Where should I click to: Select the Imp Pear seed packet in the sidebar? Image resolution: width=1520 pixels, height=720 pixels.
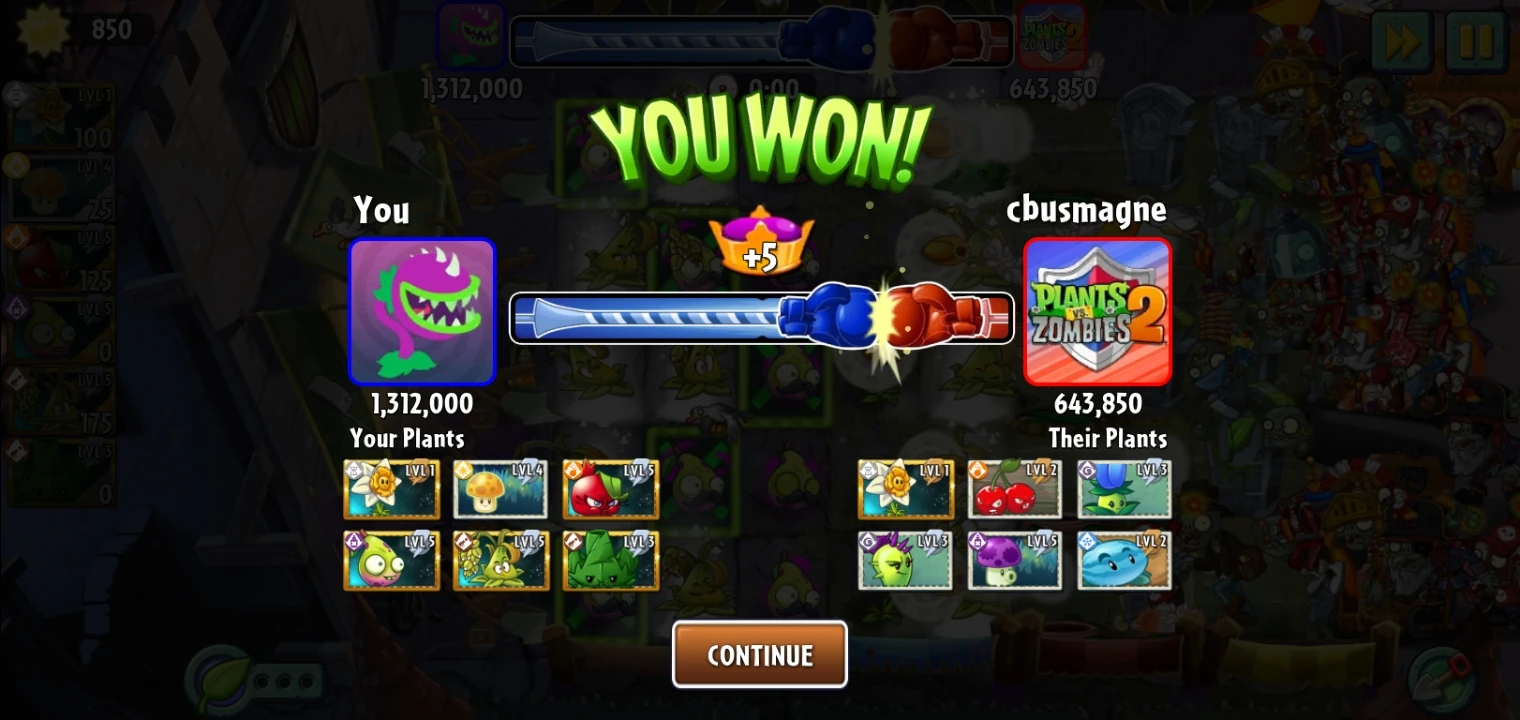tap(58, 331)
